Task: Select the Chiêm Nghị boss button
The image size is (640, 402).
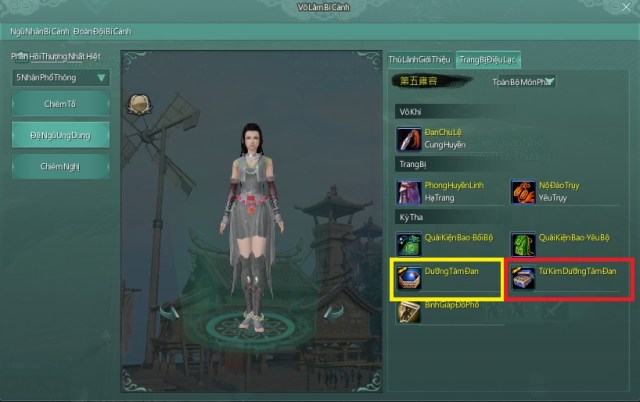Action: pos(61,166)
